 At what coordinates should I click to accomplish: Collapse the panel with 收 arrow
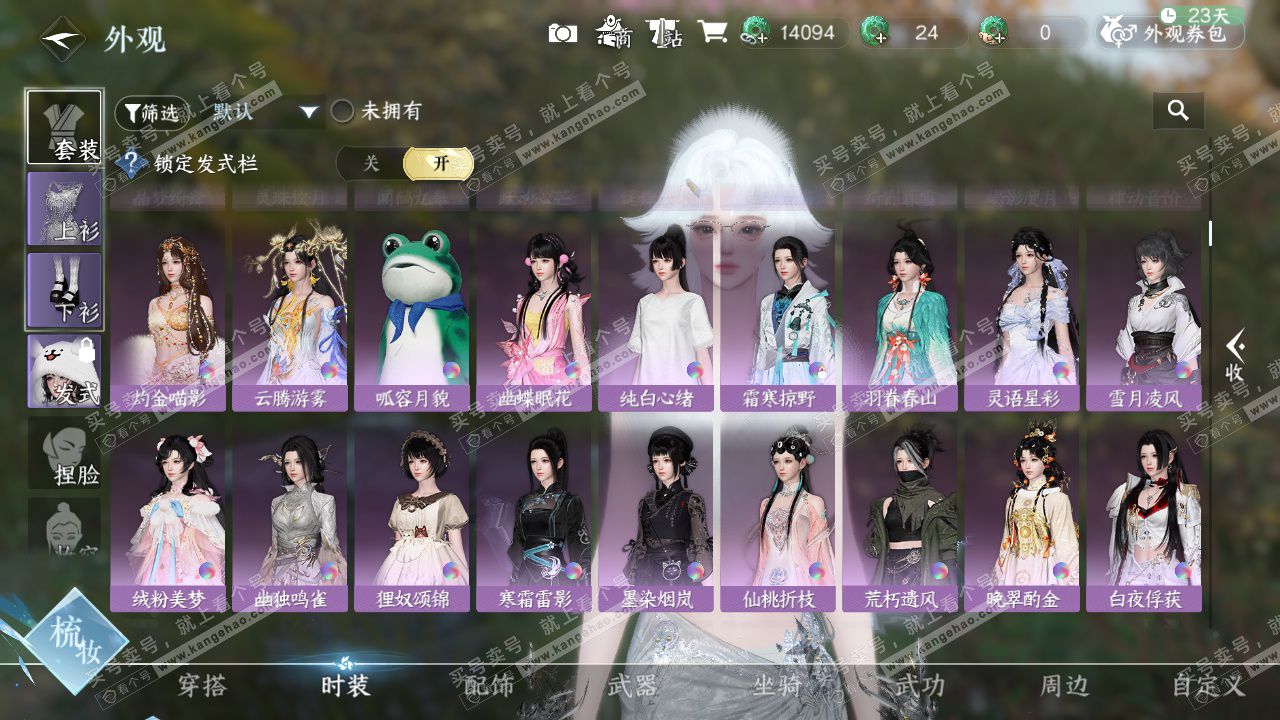[1235, 356]
